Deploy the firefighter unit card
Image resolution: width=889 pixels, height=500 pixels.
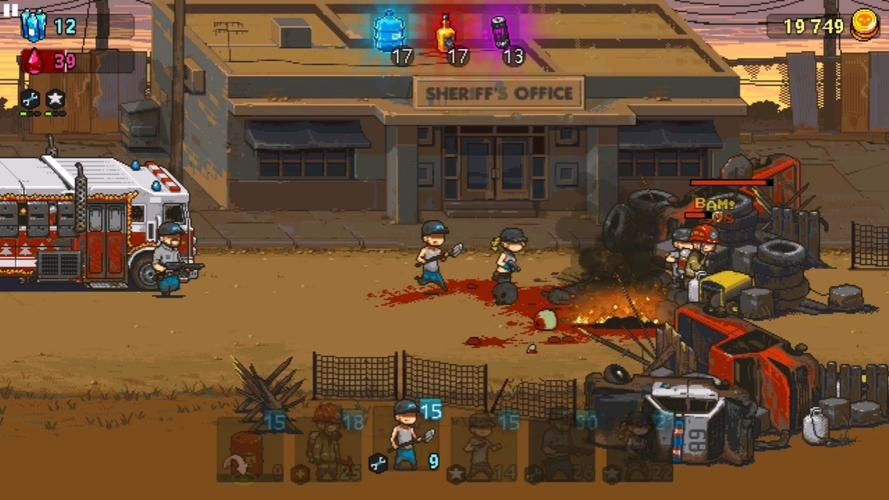pyautogui.click(x=327, y=445)
